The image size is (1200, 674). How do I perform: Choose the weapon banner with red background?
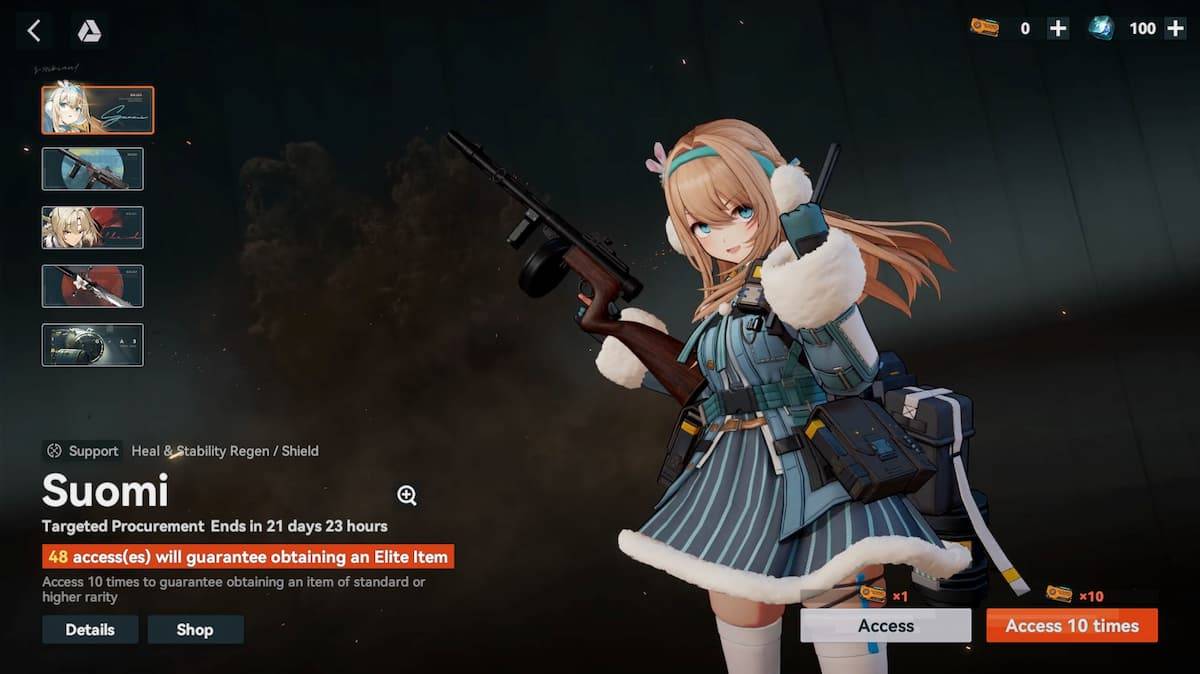(93, 286)
